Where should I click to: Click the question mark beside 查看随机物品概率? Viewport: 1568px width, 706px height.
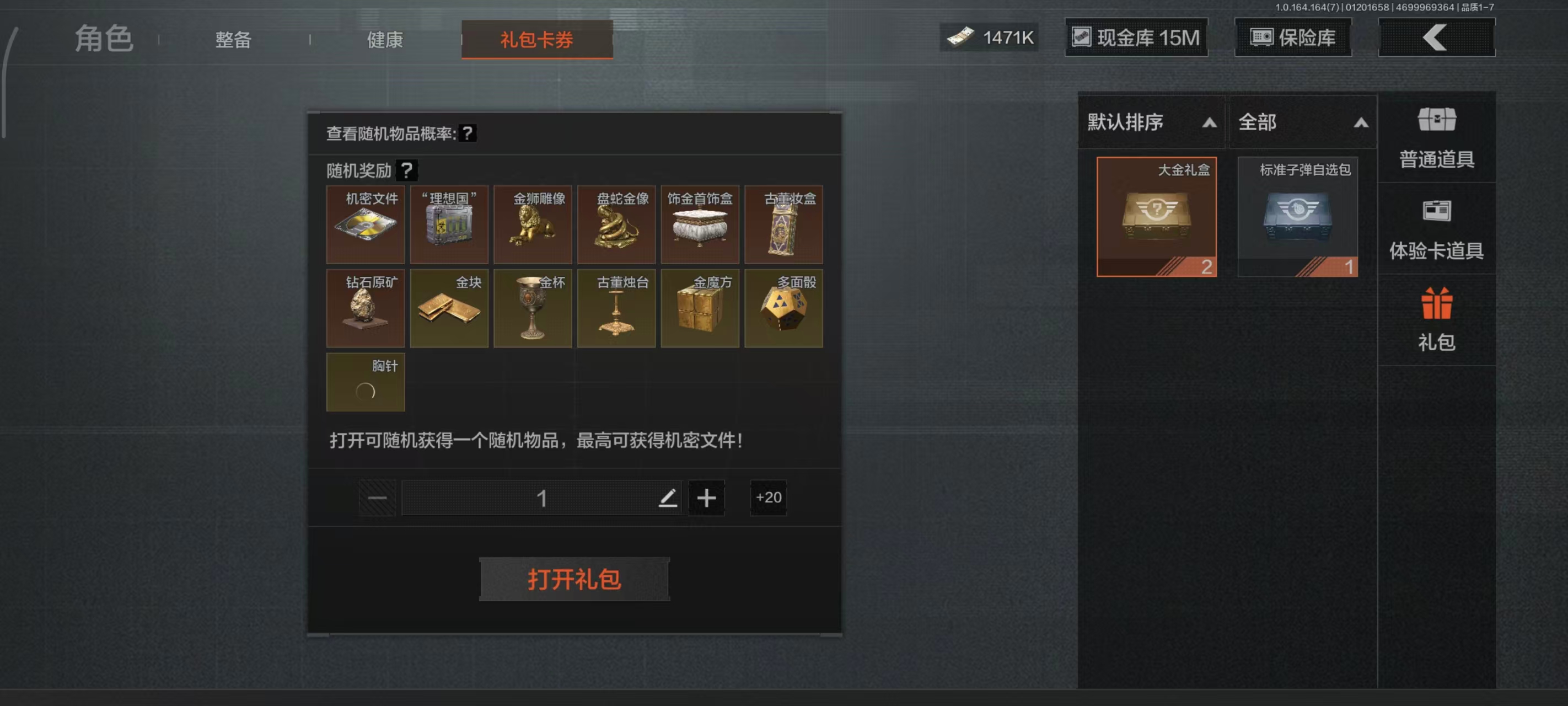coord(469,134)
